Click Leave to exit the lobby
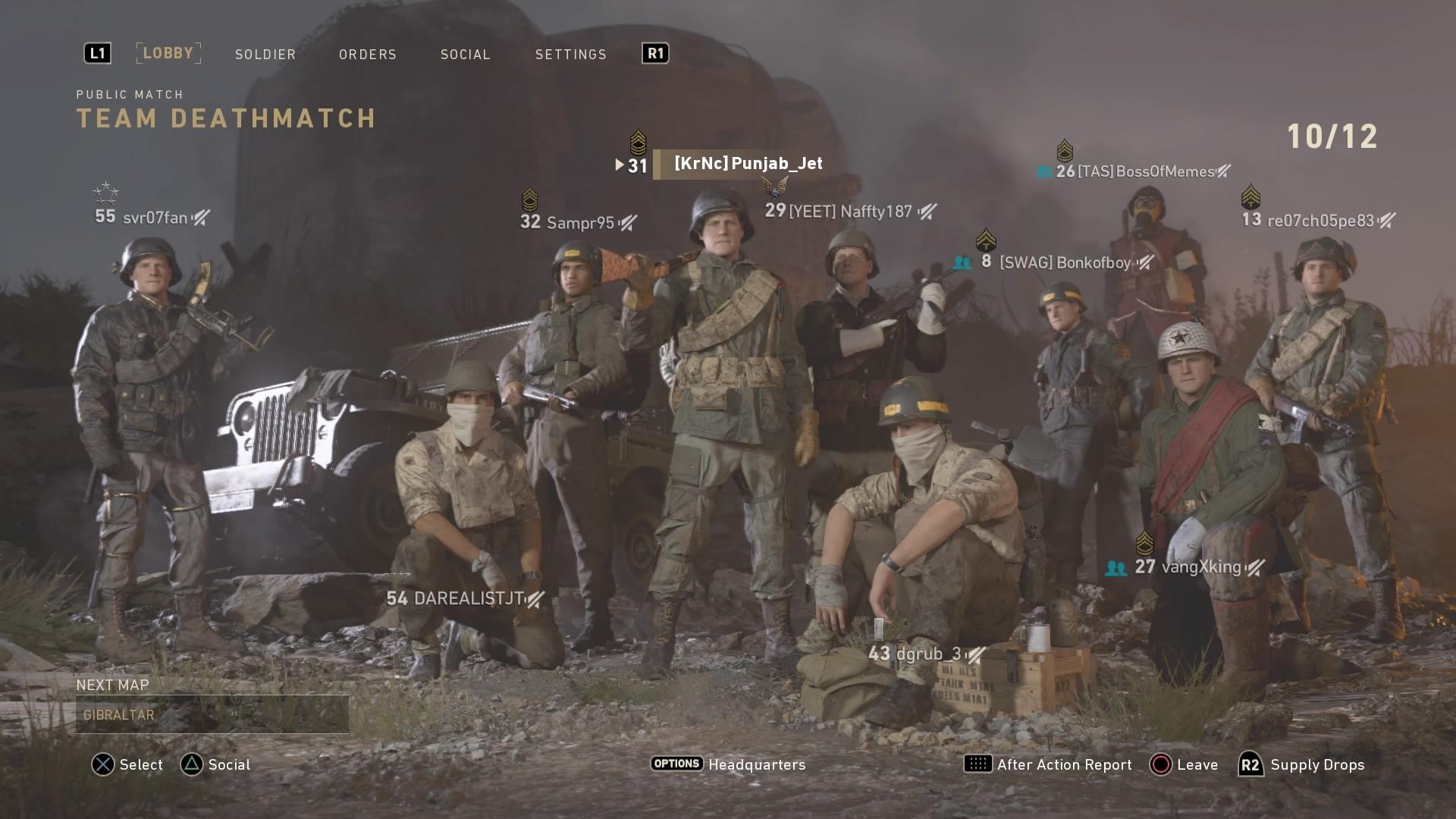 pyautogui.click(x=1197, y=764)
